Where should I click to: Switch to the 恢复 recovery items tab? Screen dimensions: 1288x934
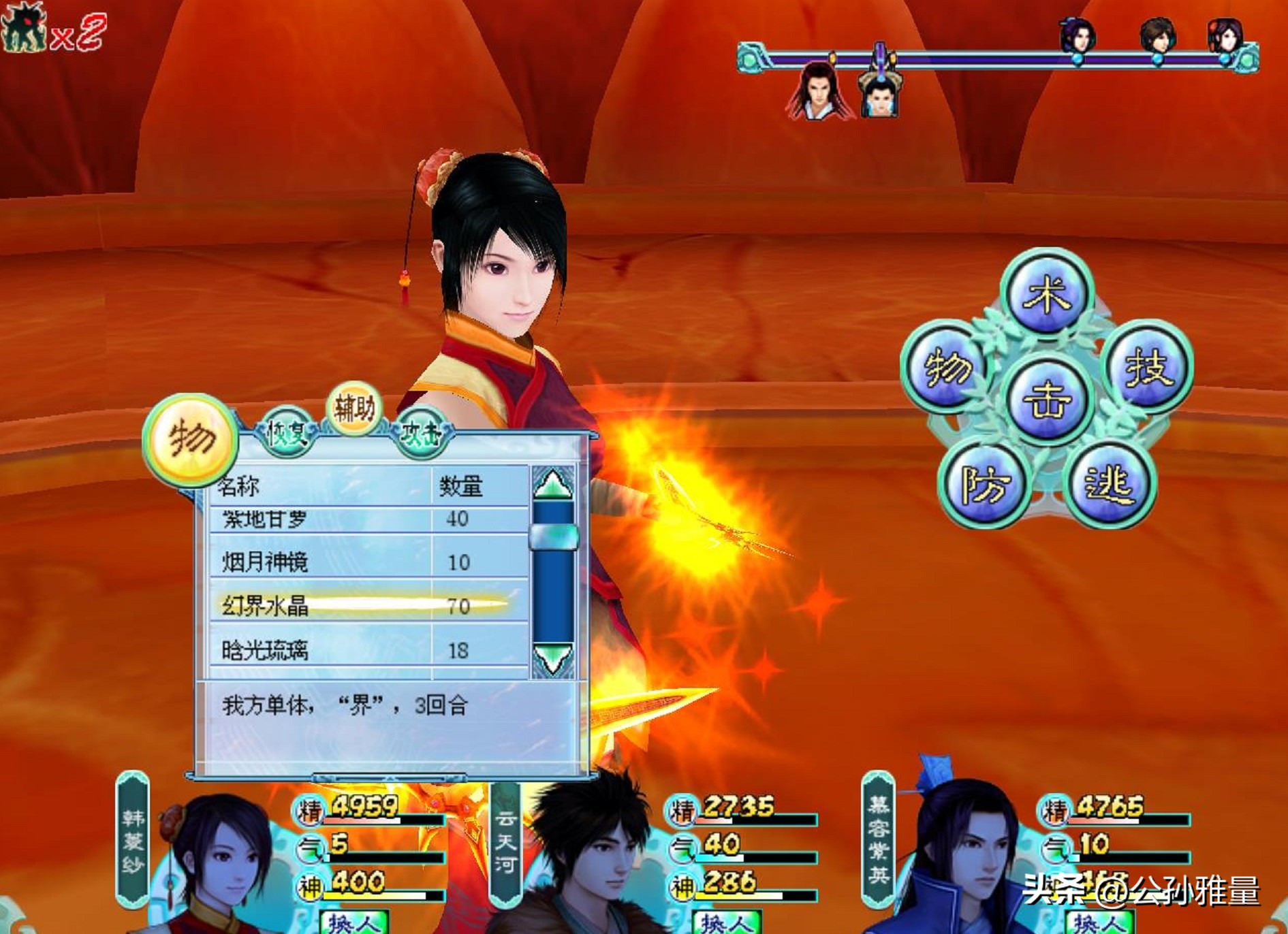pyautogui.click(x=286, y=432)
